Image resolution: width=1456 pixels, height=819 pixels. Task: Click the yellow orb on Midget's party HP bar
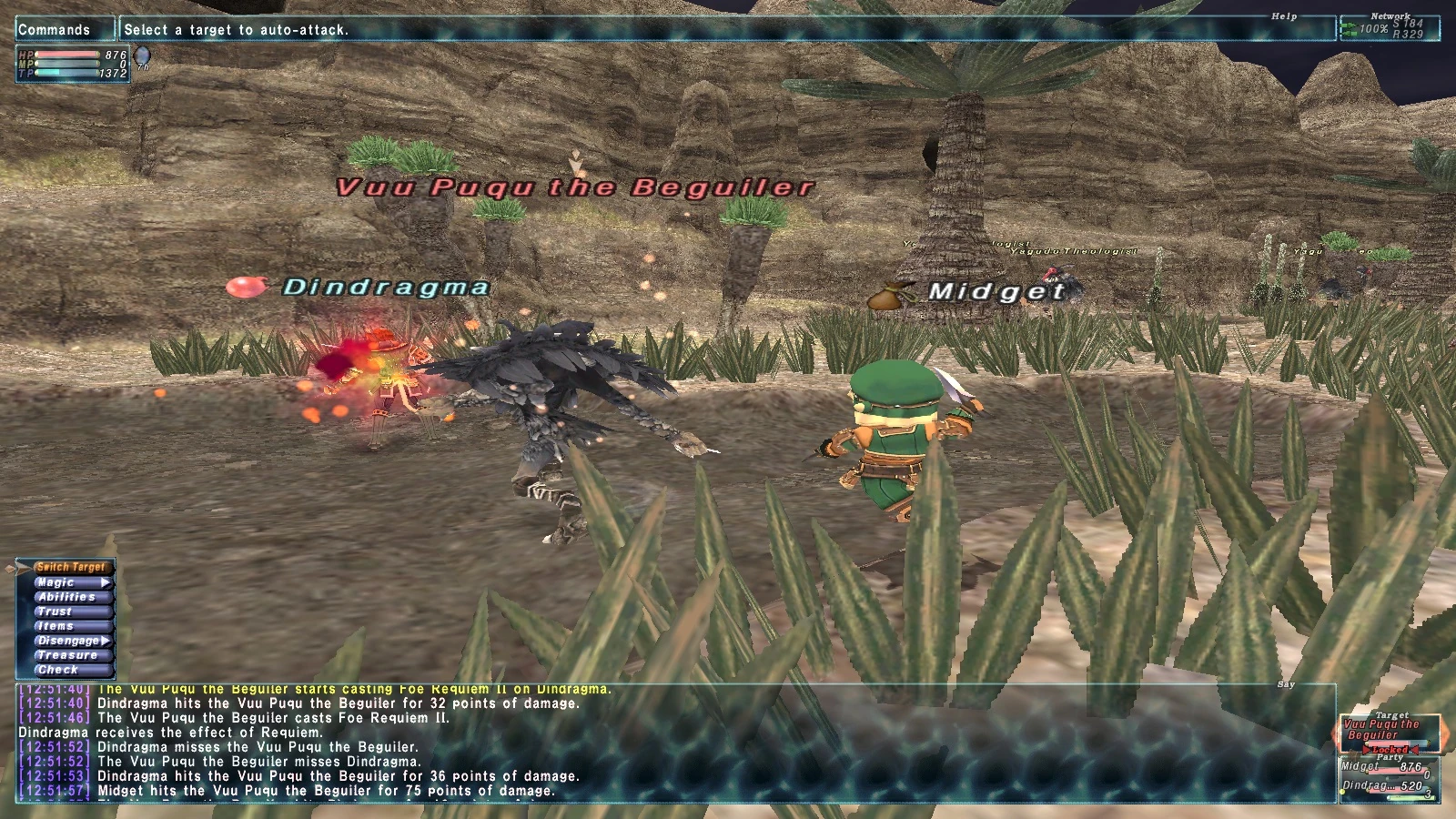pos(1368,772)
